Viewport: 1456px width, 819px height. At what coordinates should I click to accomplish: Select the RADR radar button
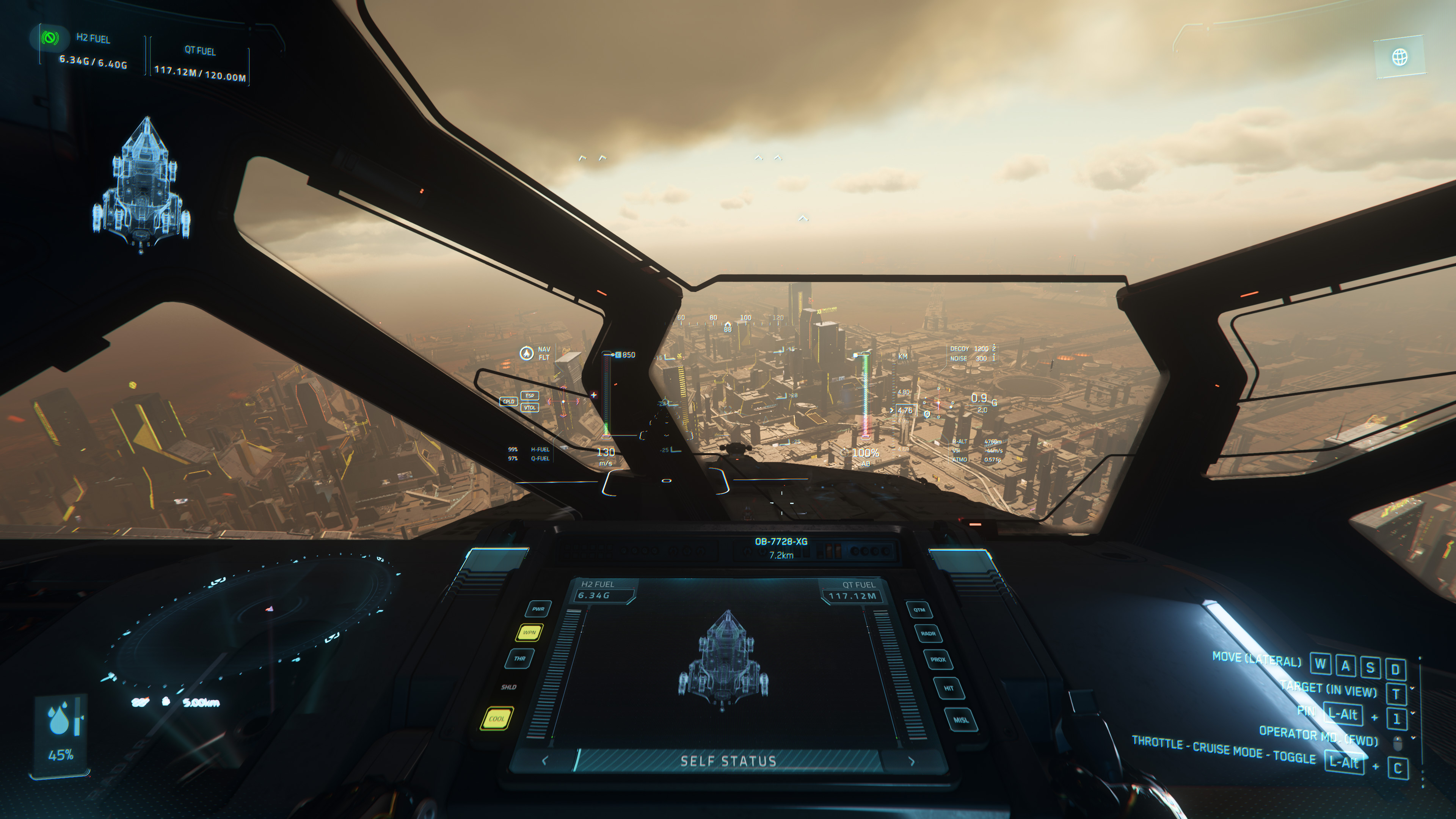pos(928,634)
